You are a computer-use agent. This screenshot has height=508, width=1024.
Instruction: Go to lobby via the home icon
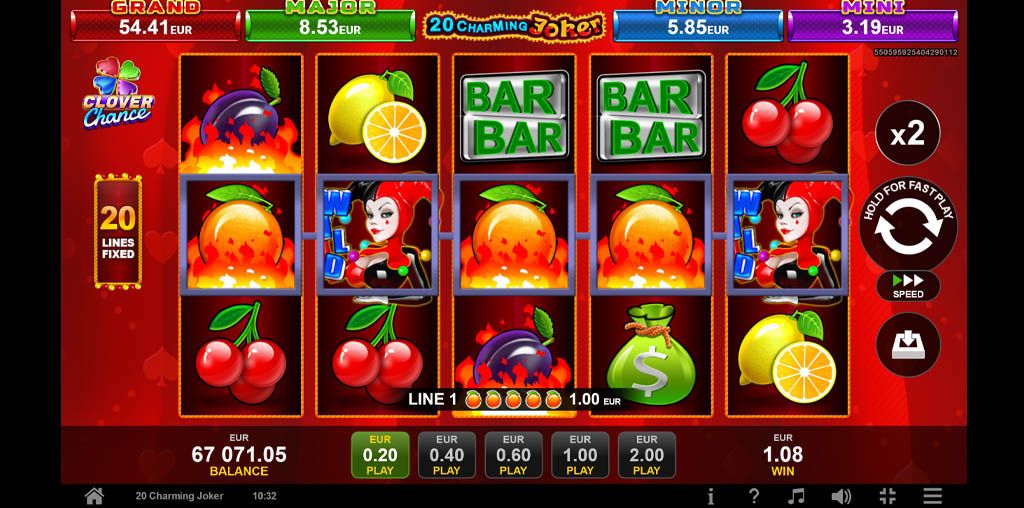point(94,496)
